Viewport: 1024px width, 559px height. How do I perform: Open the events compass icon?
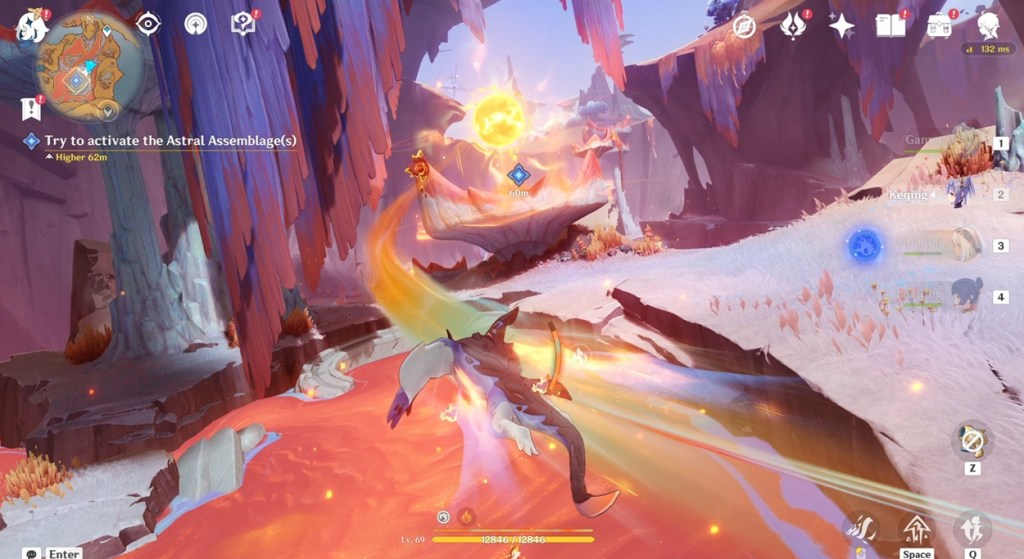pos(743,26)
